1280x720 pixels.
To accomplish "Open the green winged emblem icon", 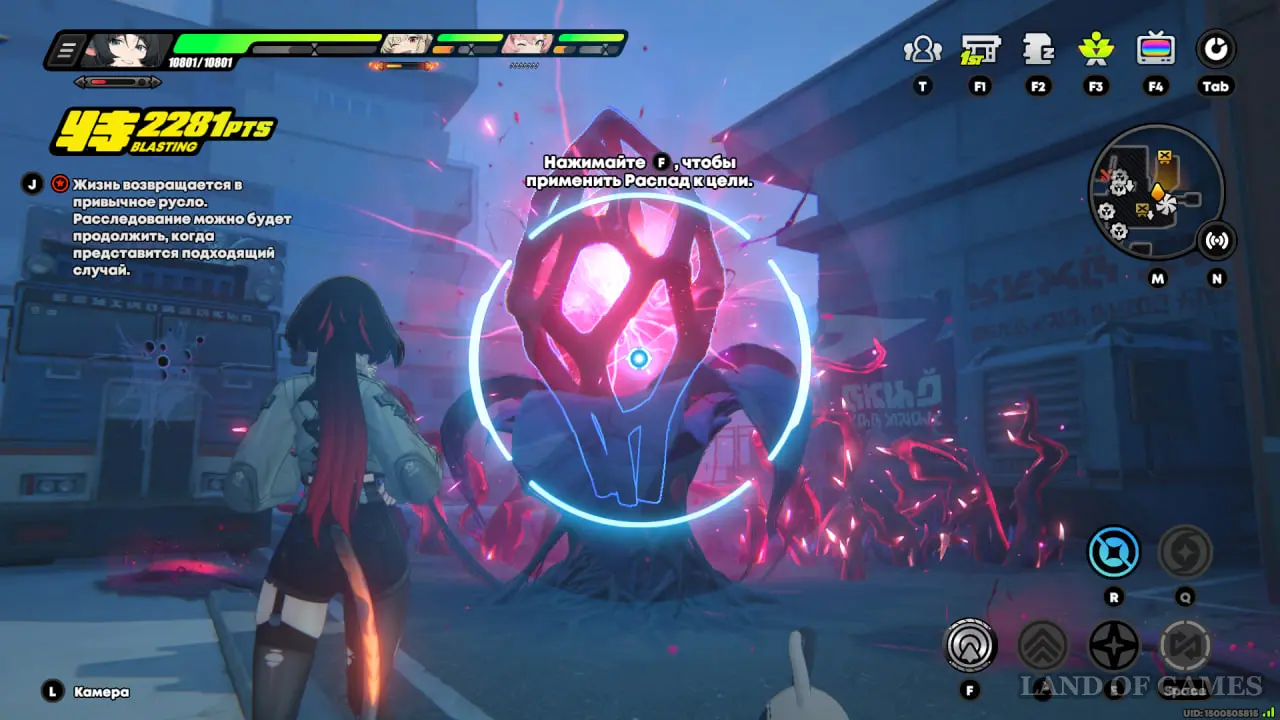I will tap(1097, 49).
